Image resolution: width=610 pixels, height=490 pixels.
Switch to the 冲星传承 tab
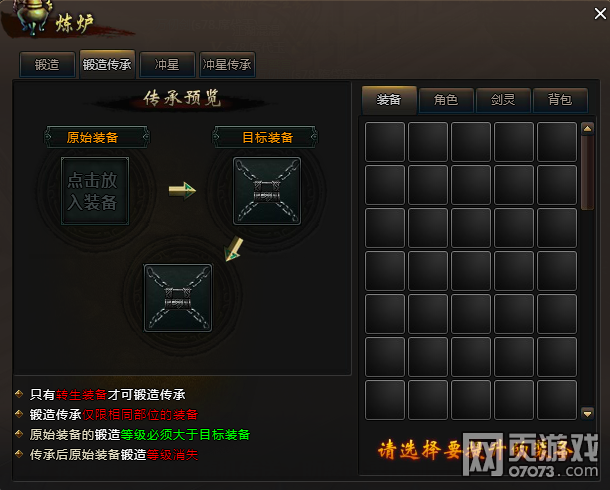click(x=228, y=65)
